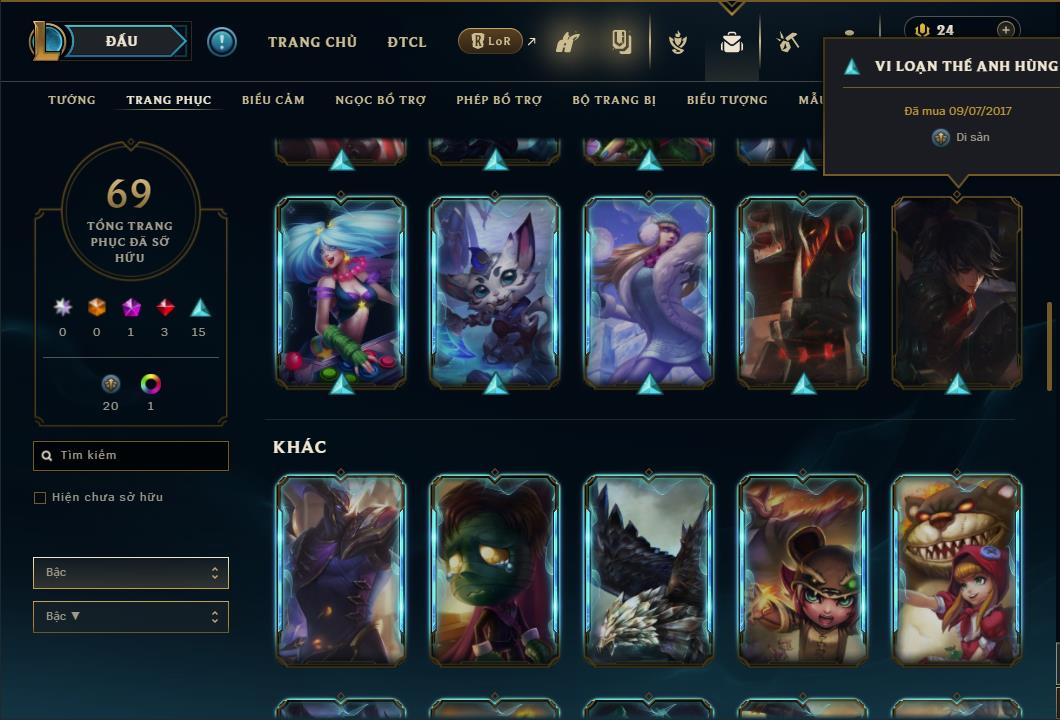Open the upper Bậc dropdown

(x=131, y=573)
